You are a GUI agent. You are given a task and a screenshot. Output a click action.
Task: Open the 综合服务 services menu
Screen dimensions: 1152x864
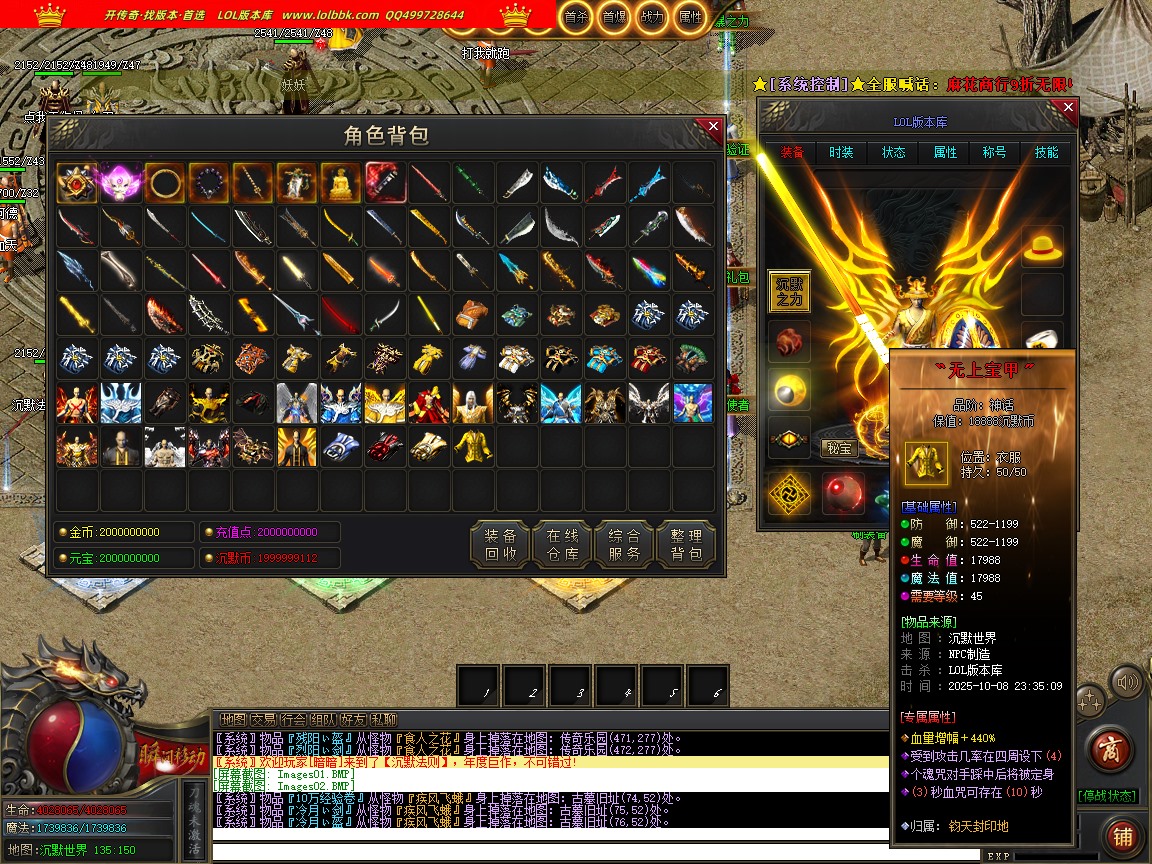click(x=624, y=543)
